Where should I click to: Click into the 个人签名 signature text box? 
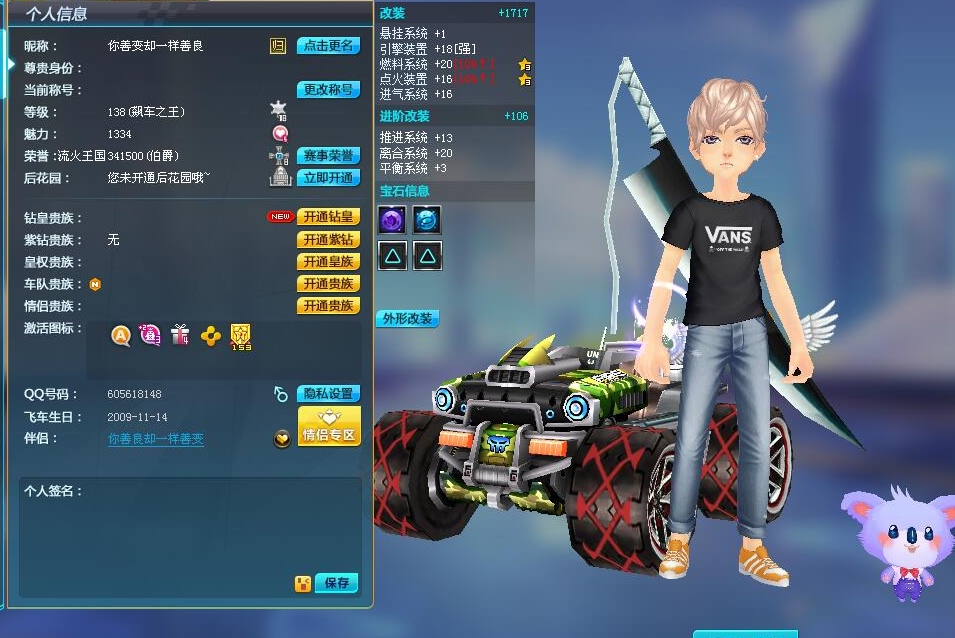pos(190,530)
